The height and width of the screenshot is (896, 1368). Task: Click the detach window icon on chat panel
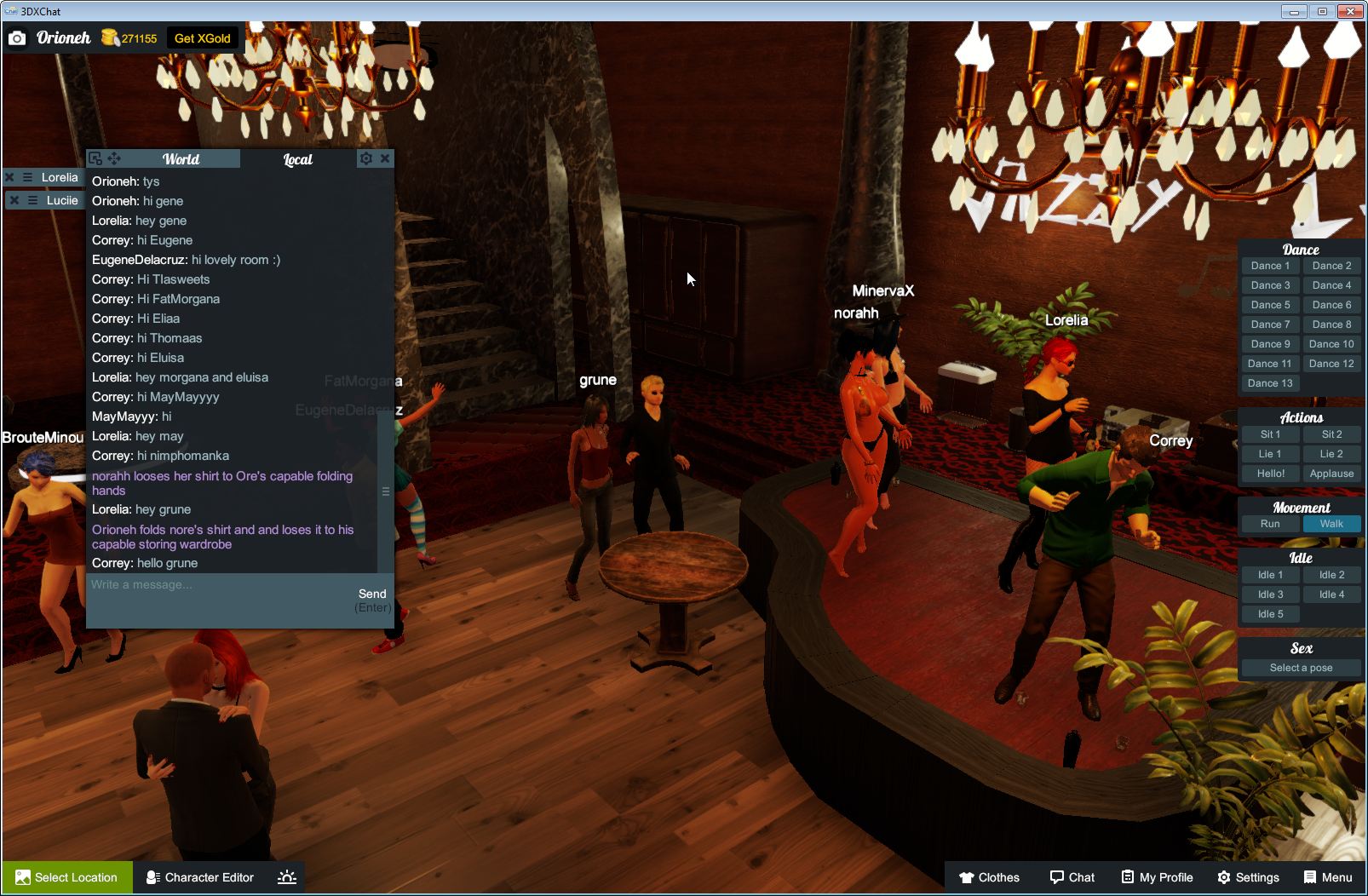pyautogui.click(x=95, y=158)
